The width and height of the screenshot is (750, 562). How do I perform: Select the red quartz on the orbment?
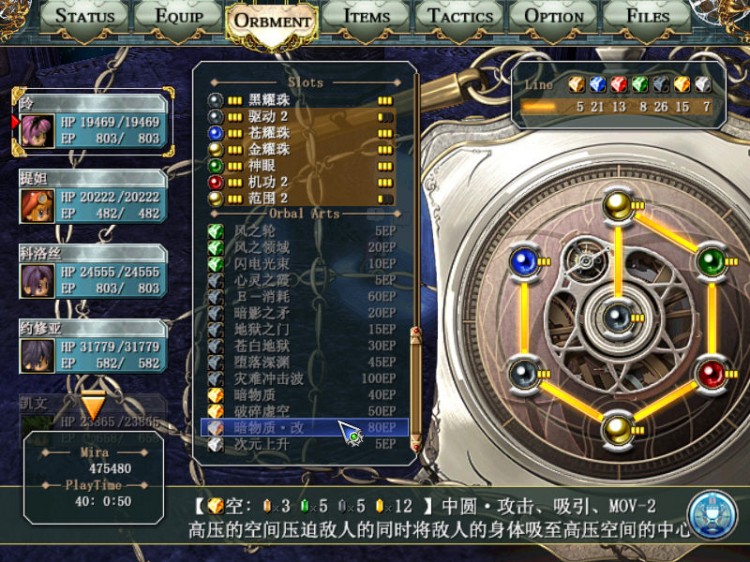point(711,374)
